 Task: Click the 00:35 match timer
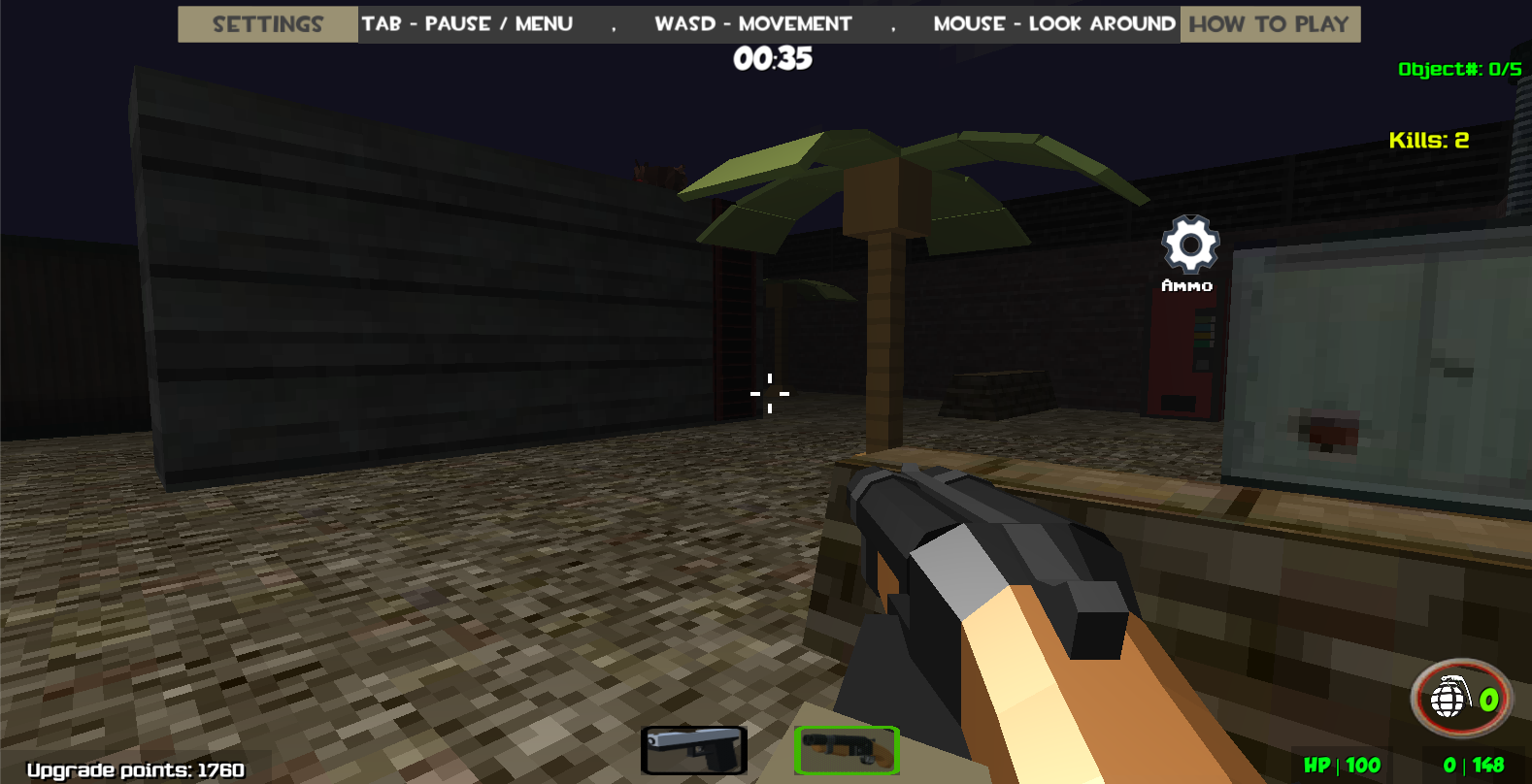[x=772, y=58]
